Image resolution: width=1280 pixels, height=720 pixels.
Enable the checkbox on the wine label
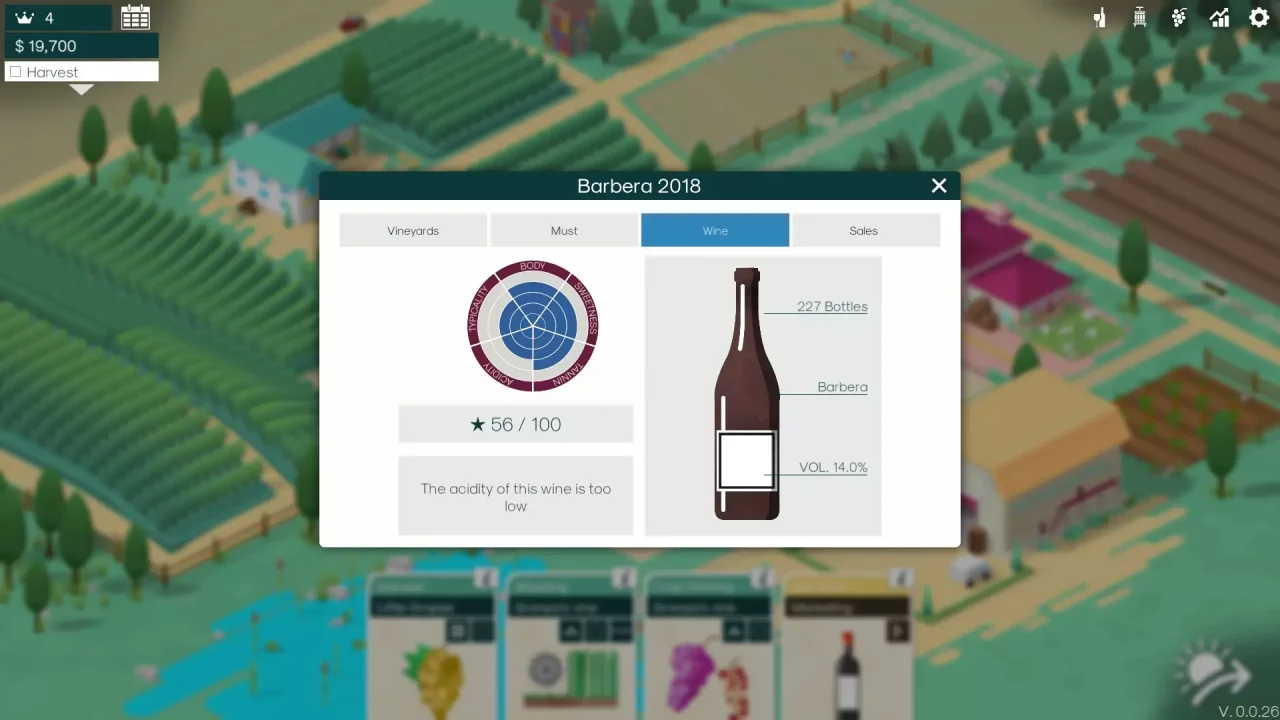(746, 459)
